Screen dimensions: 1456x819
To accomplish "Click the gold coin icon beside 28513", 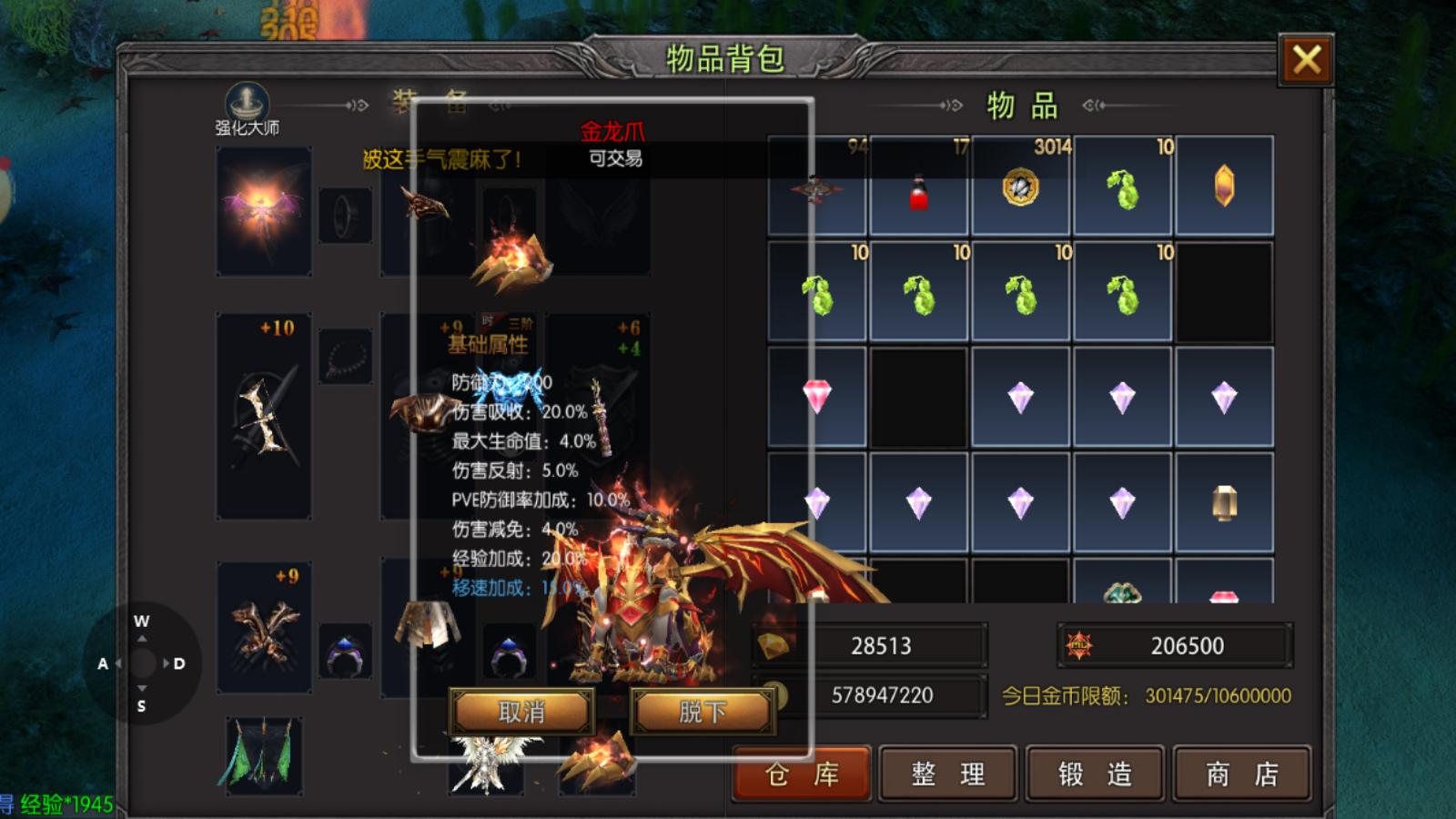I will [775, 646].
